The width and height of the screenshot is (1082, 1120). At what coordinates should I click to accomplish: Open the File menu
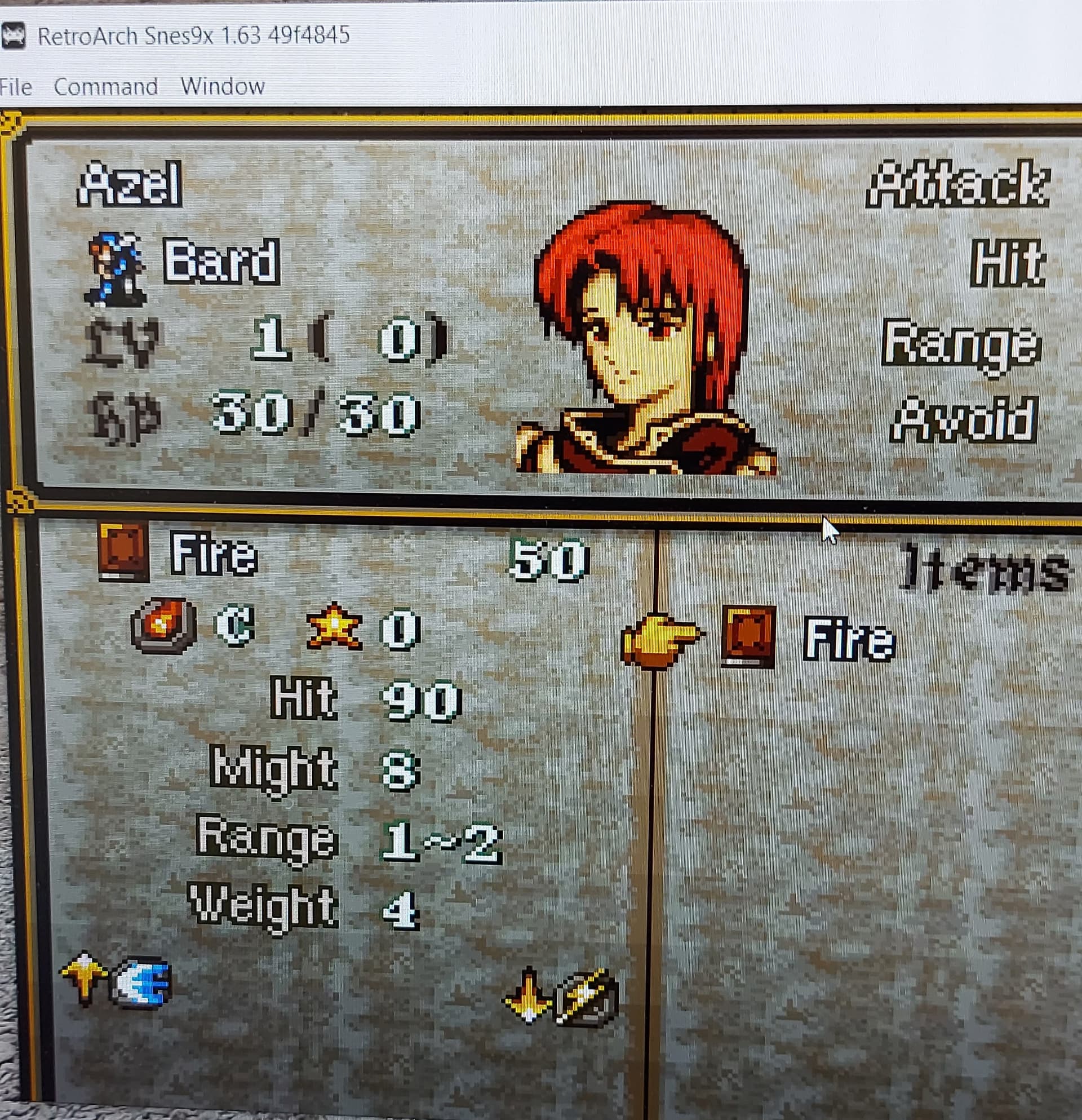(x=16, y=86)
